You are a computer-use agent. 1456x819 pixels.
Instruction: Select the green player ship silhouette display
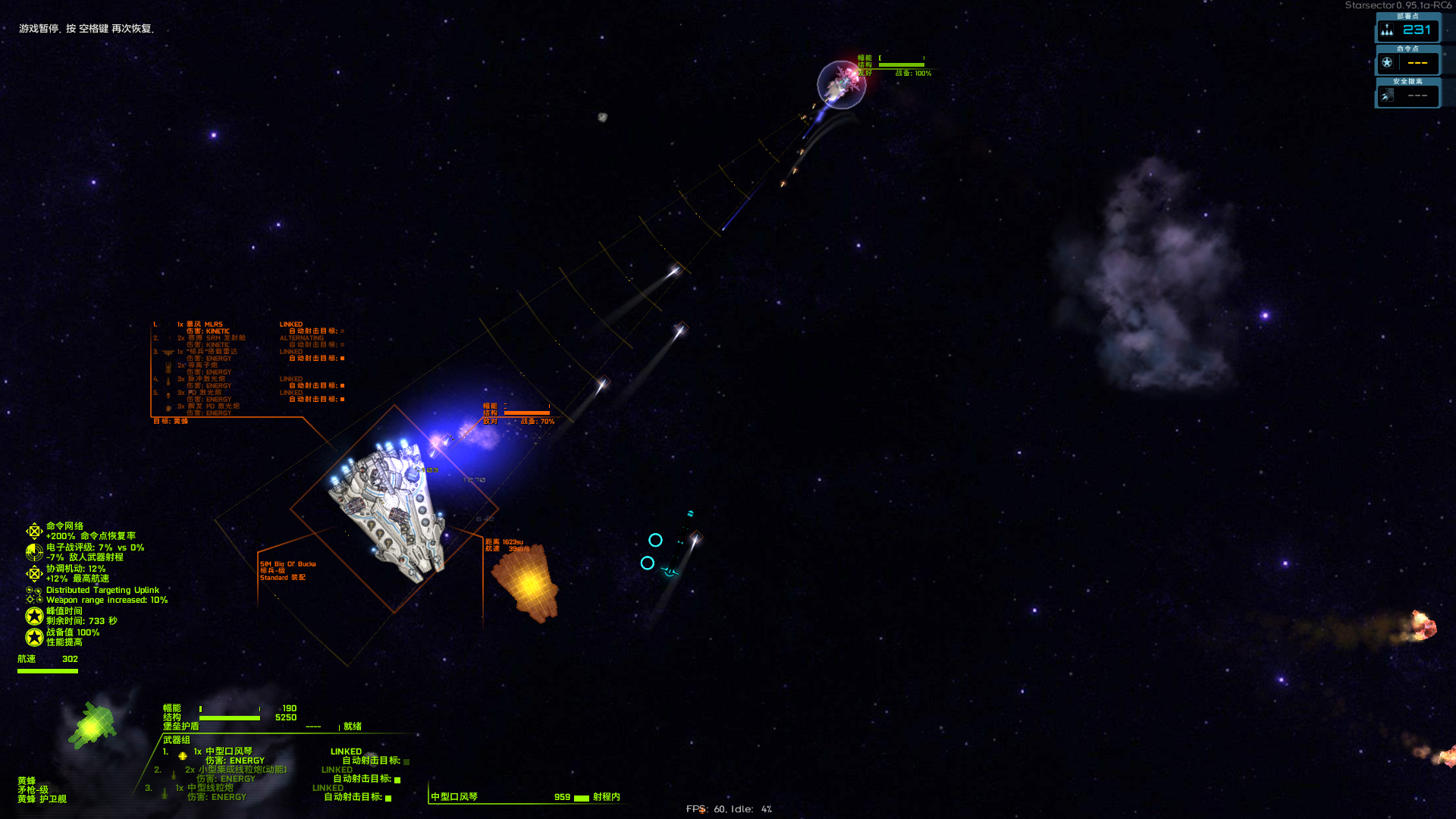[93, 725]
